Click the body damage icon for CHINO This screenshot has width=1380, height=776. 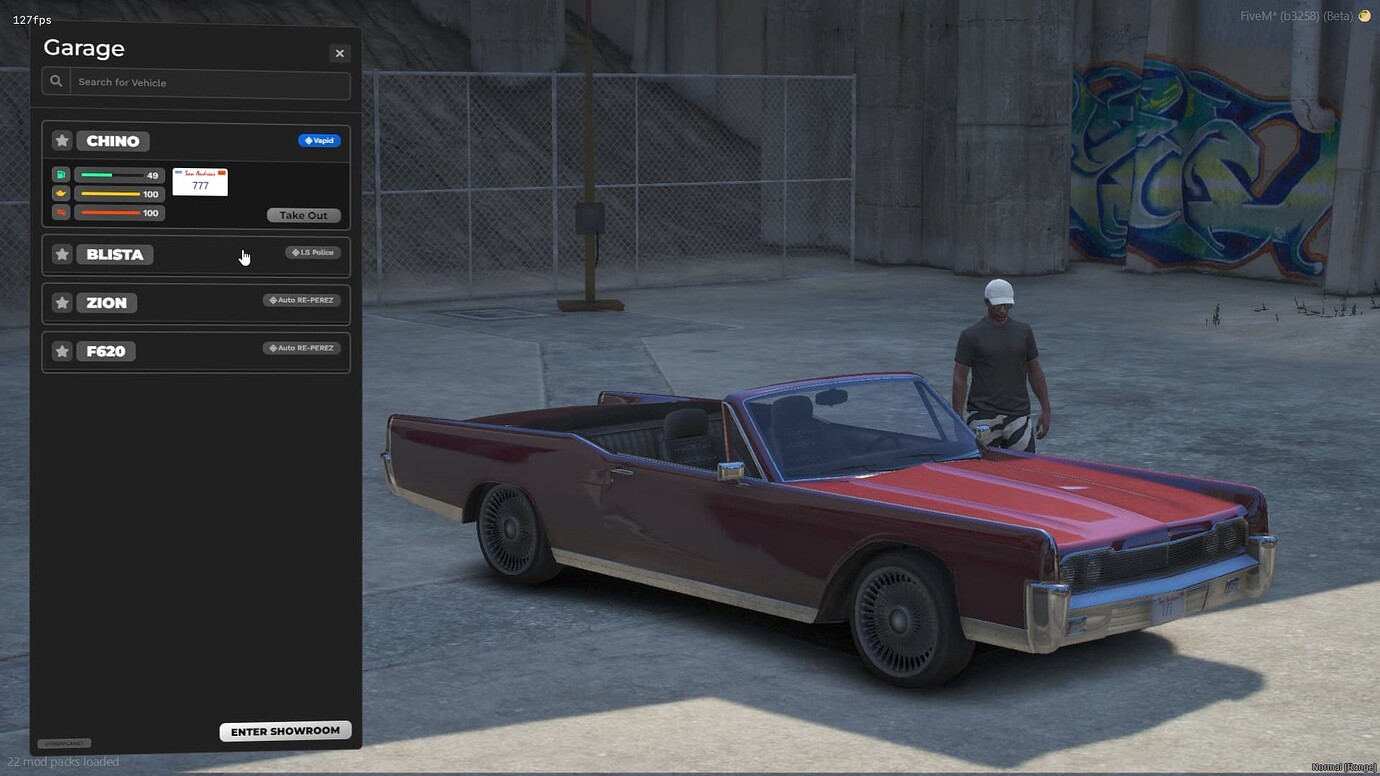coord(60,212)
